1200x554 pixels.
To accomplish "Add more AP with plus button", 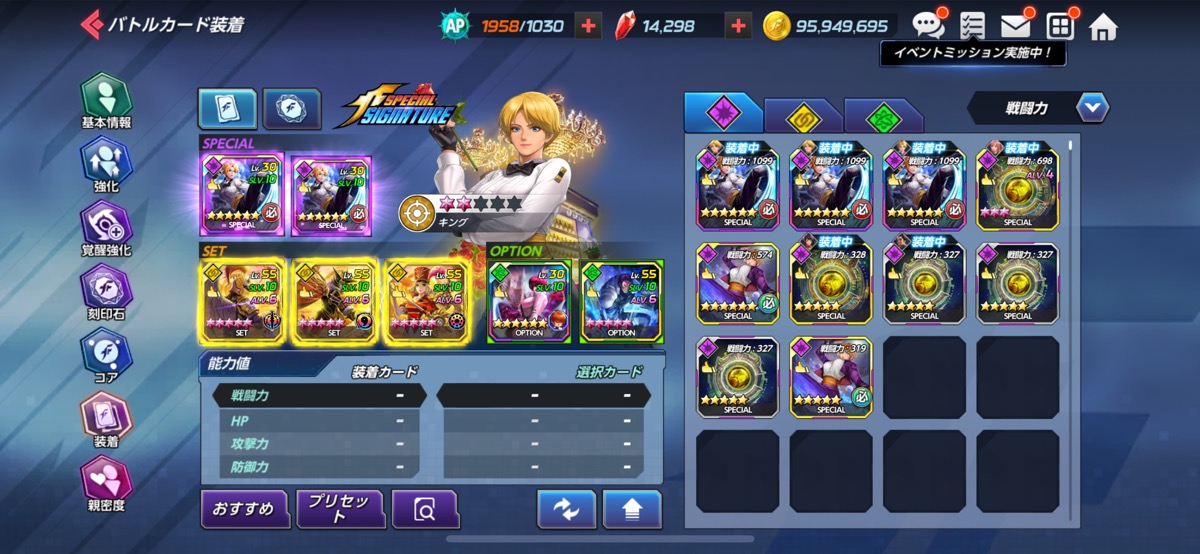I will [589, 26].
